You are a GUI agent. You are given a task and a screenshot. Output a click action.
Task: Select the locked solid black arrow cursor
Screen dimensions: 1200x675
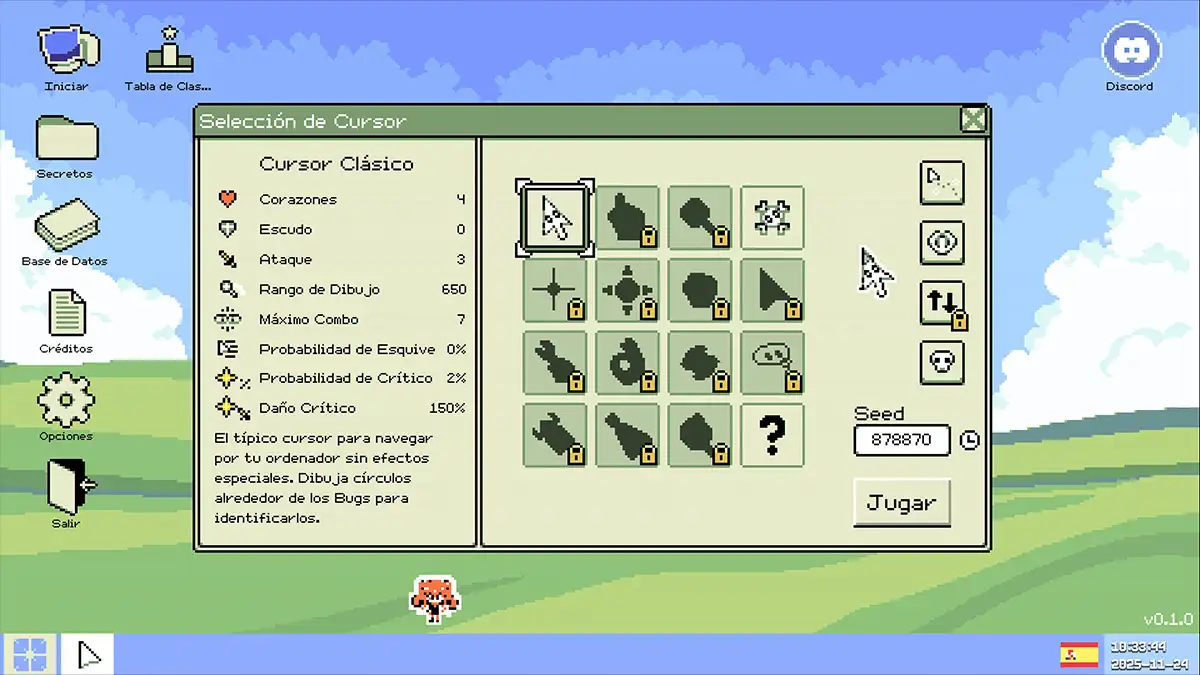(772, 291)
